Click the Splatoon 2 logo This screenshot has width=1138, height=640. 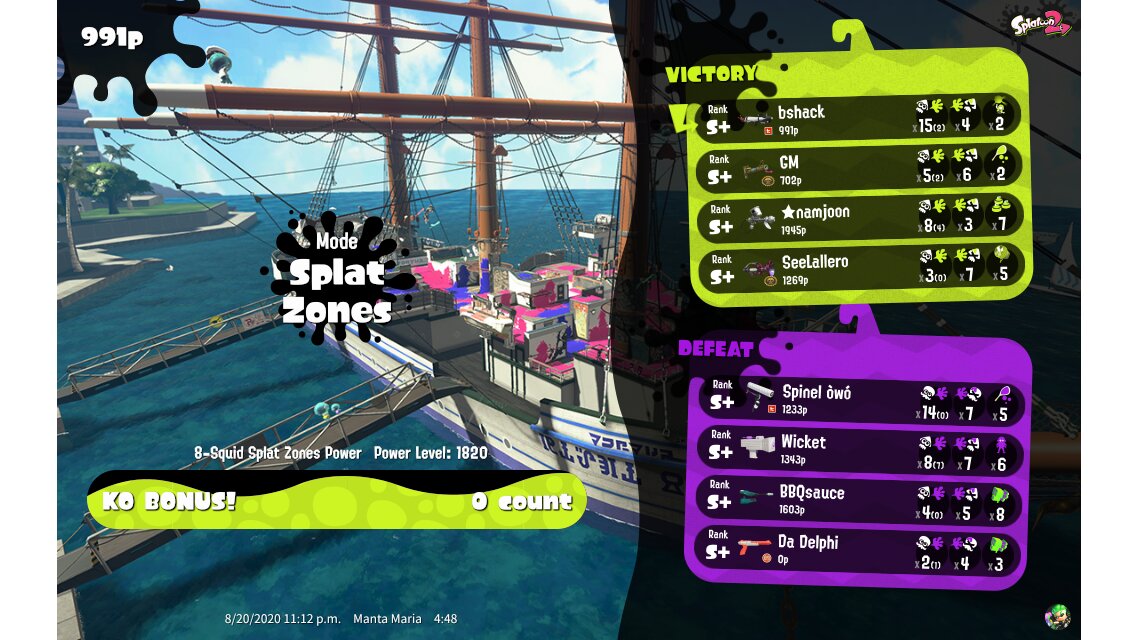coord(1040,24)
